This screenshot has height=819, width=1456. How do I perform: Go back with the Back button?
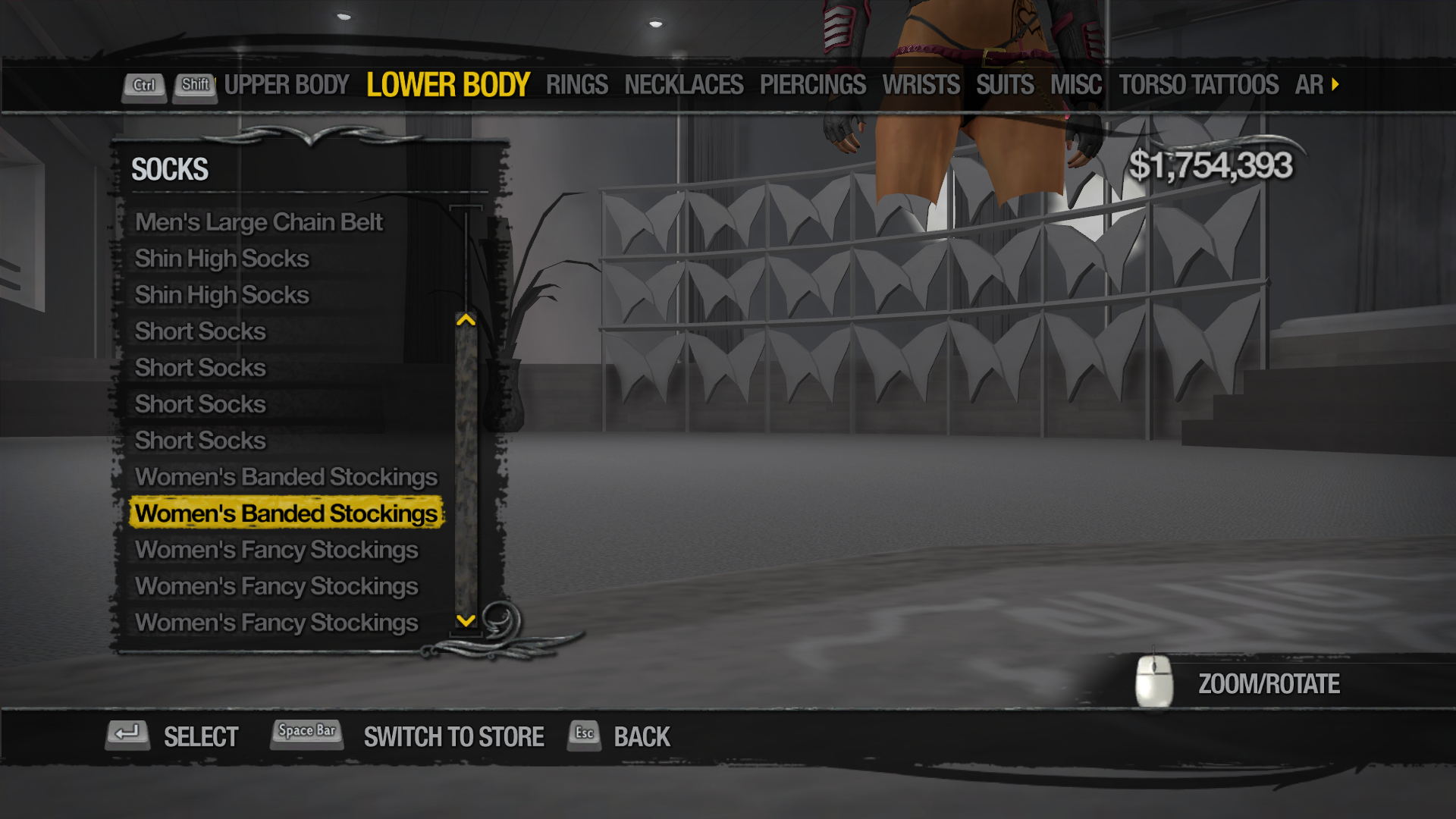tap(641, 736)
